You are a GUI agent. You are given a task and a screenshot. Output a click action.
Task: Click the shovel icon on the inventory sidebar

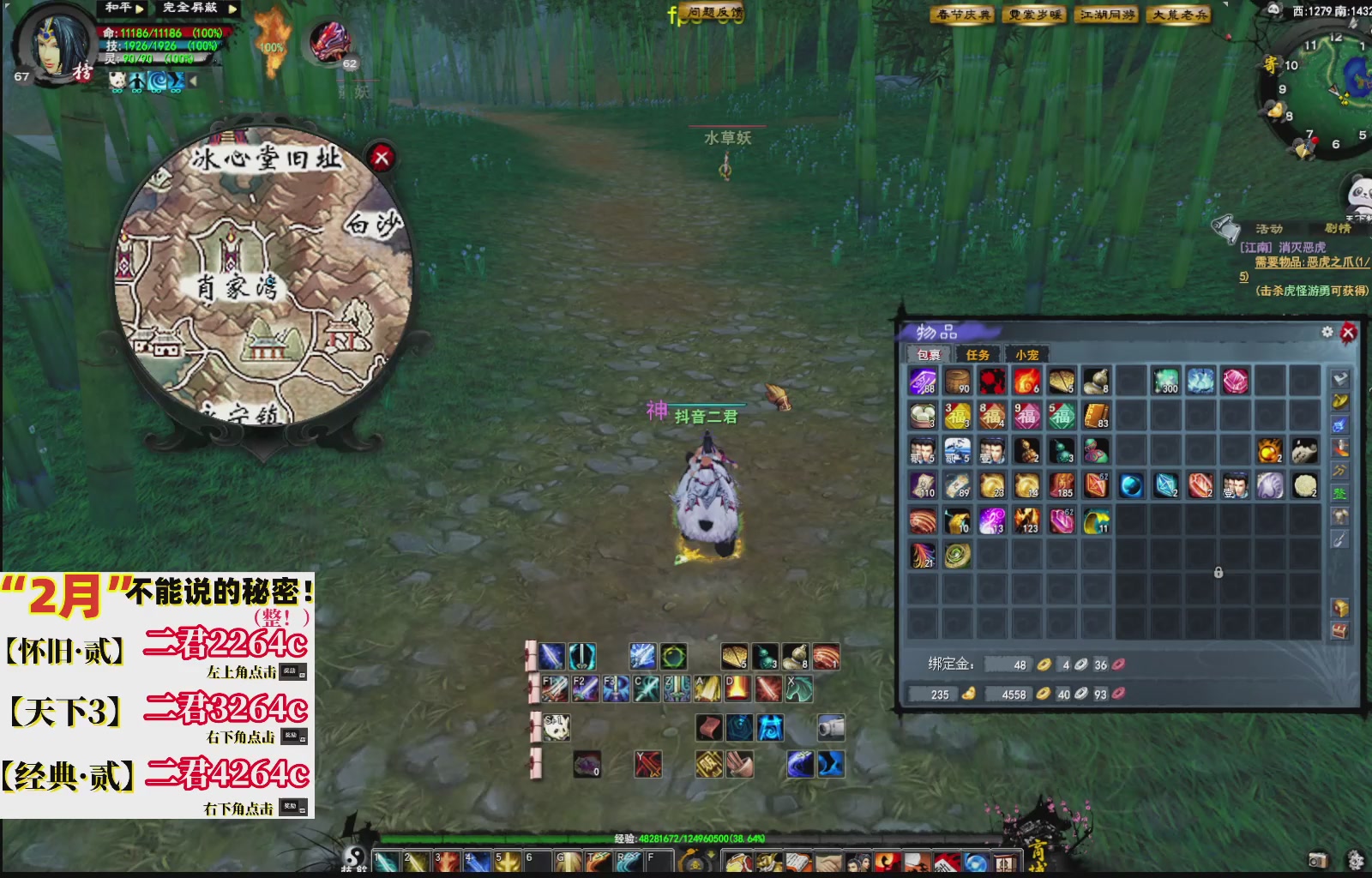(1339, 538)
